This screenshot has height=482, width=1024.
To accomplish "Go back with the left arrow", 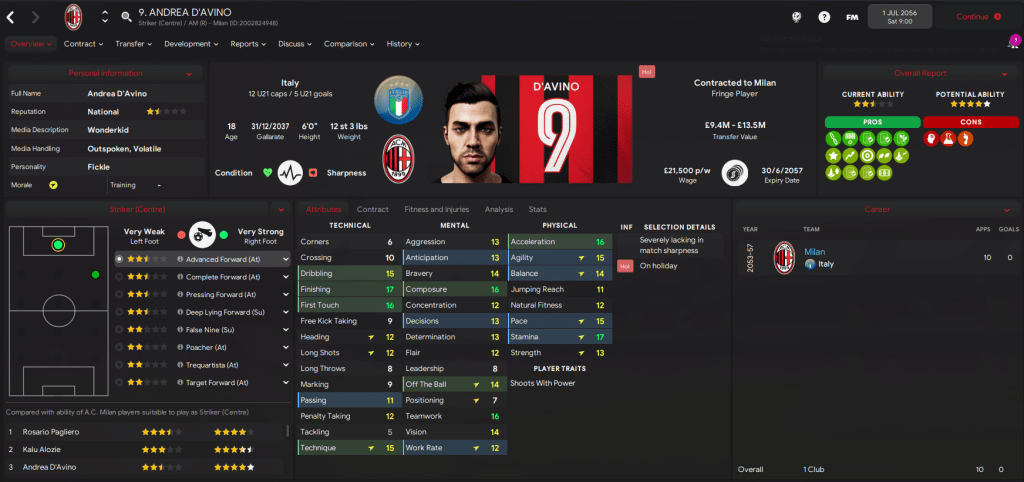I will (x=12, y=17).
